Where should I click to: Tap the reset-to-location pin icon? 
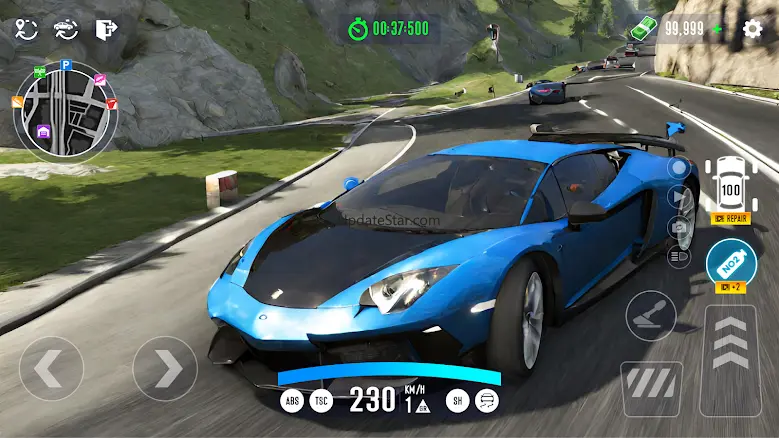(x=27, y=29)
